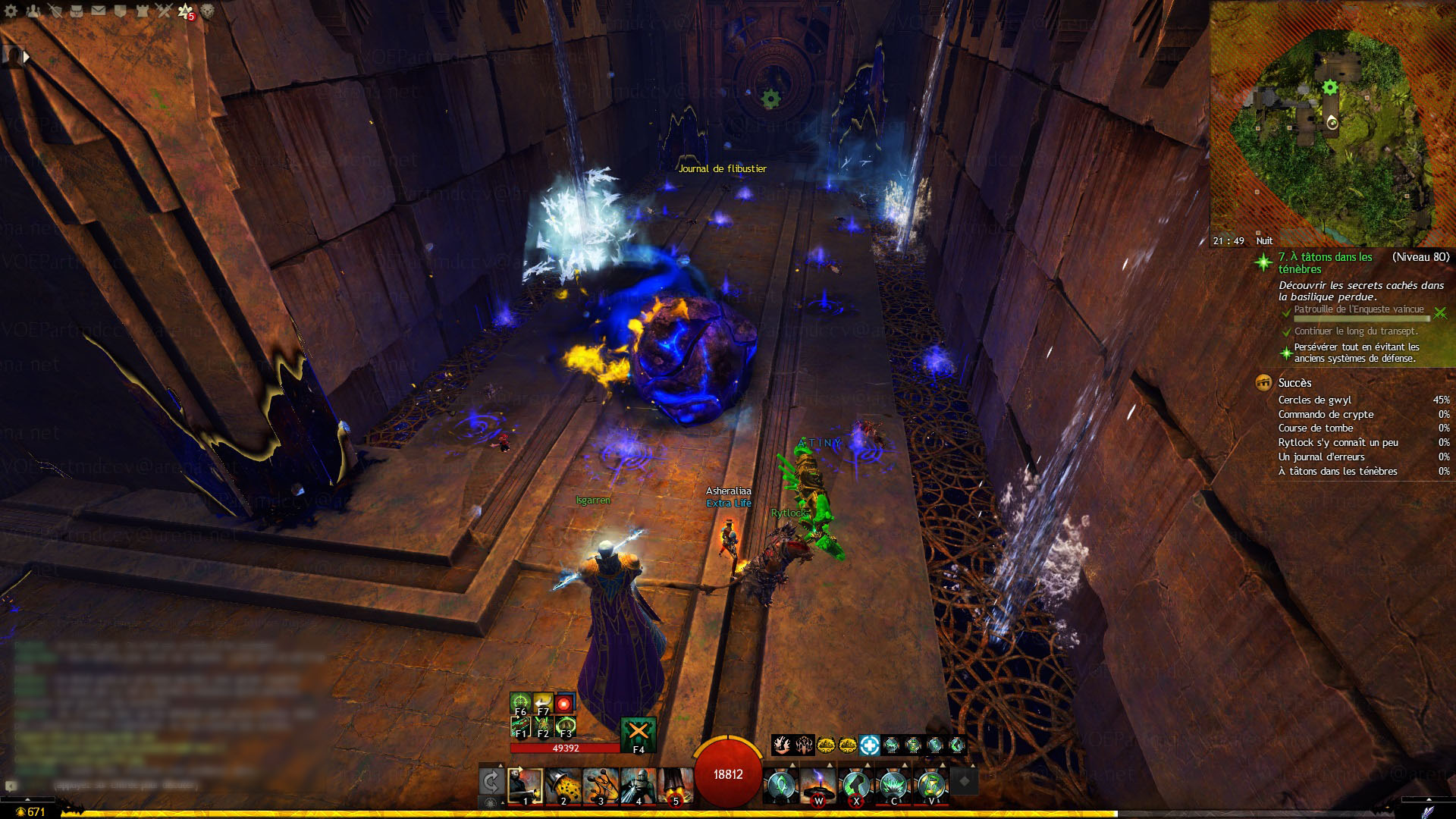This screenshot has height=819, width=1456.
Task: Open the Succès achievements chest icon
Action: click(1263, 383)
